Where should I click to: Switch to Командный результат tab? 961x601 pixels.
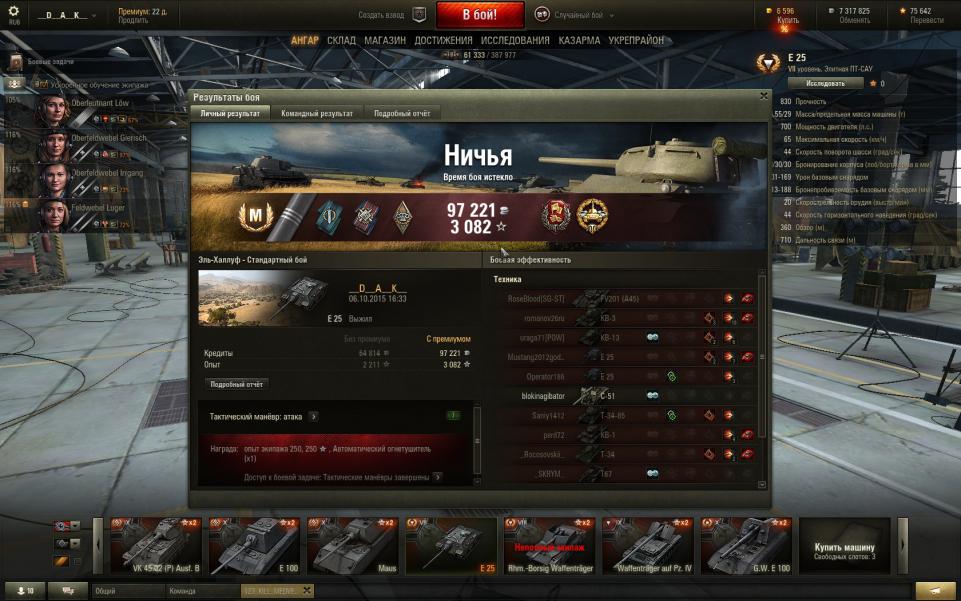point(317,114)
